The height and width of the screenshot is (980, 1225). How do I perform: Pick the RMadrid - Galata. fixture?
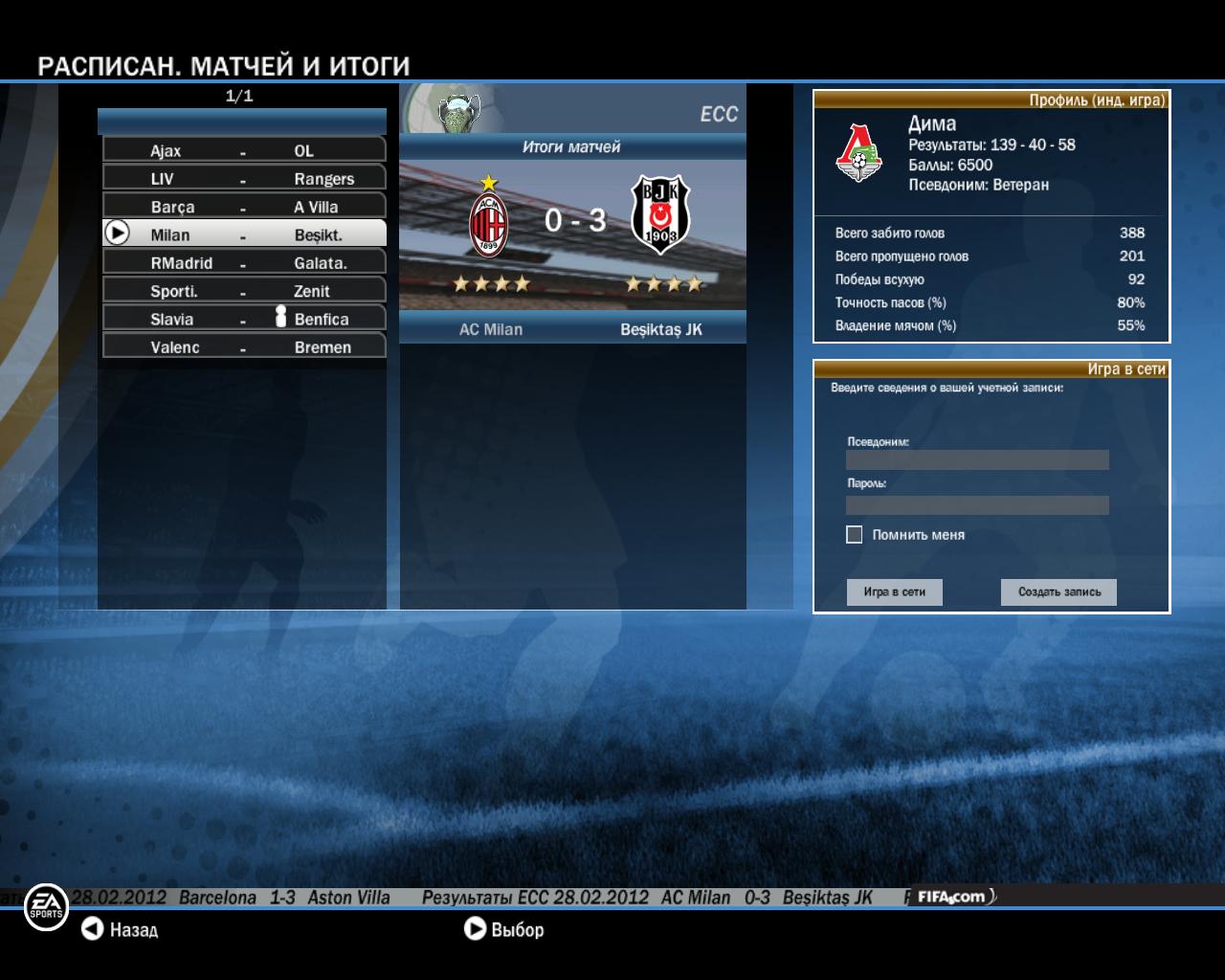click(244, 262)
